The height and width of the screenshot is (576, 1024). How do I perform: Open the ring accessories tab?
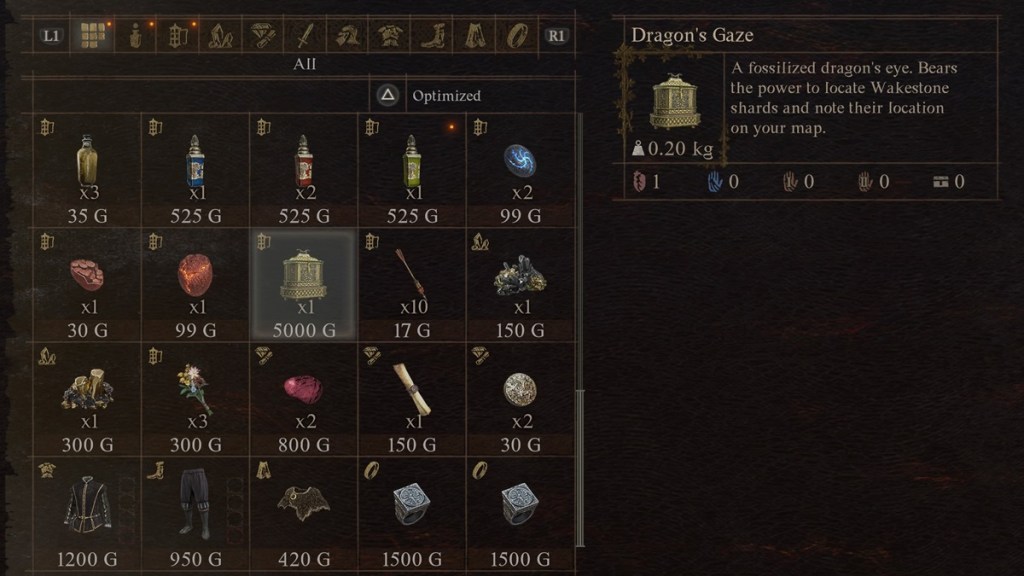coord(516,37)
